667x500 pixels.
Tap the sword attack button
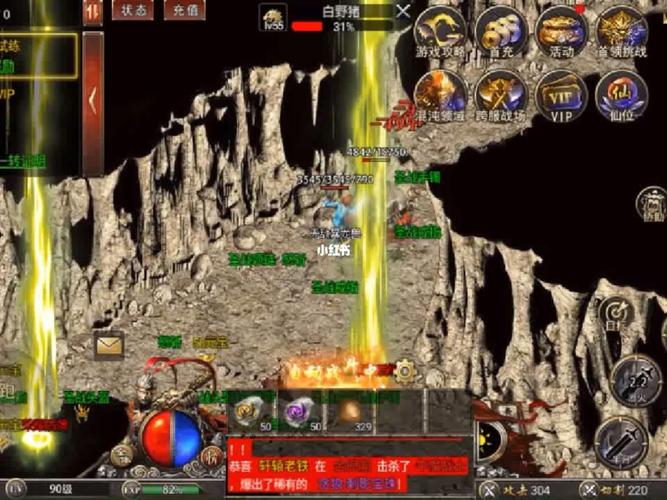coord(622,440)
